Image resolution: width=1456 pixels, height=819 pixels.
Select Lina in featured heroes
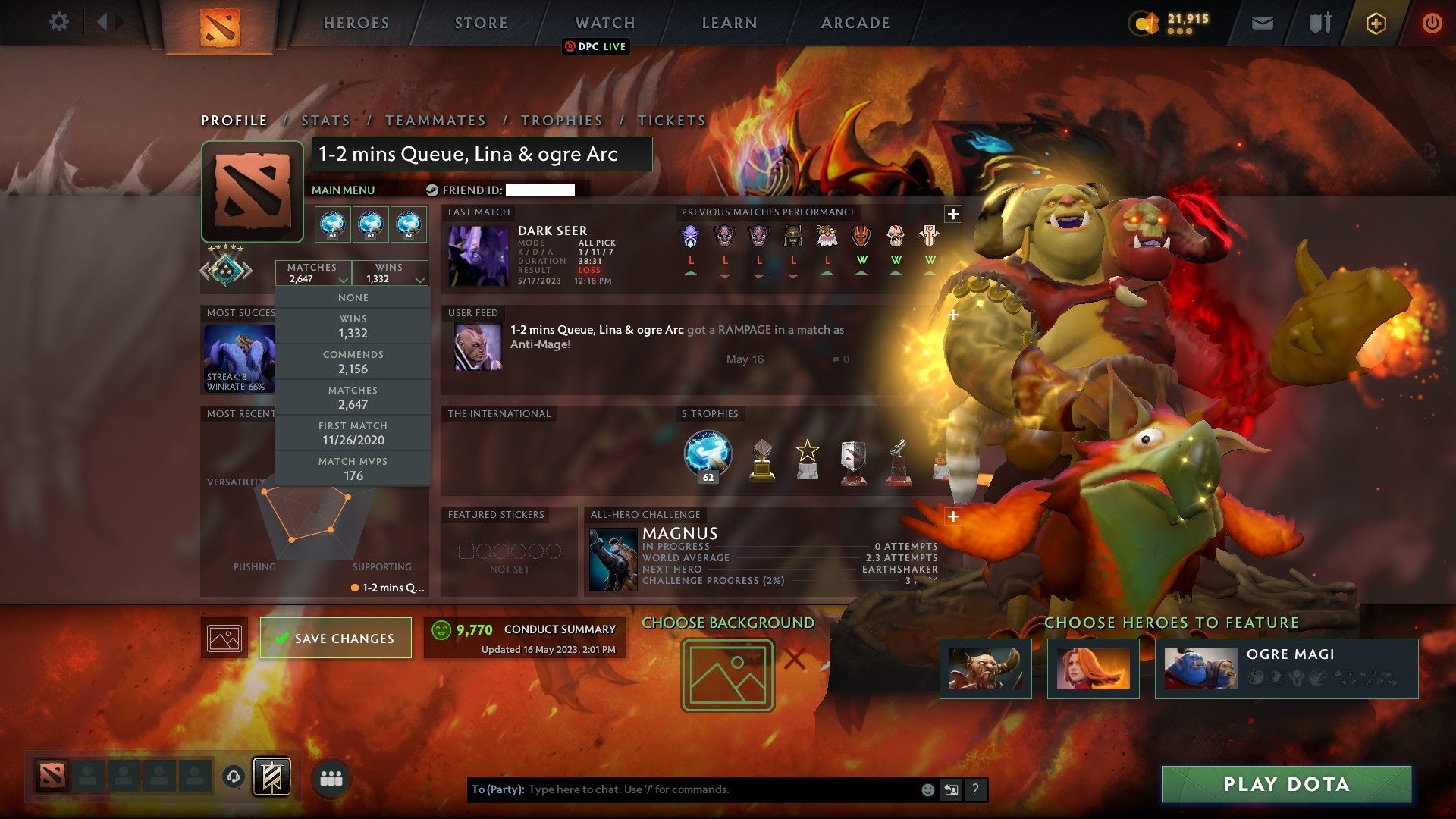coord(1093,670)
